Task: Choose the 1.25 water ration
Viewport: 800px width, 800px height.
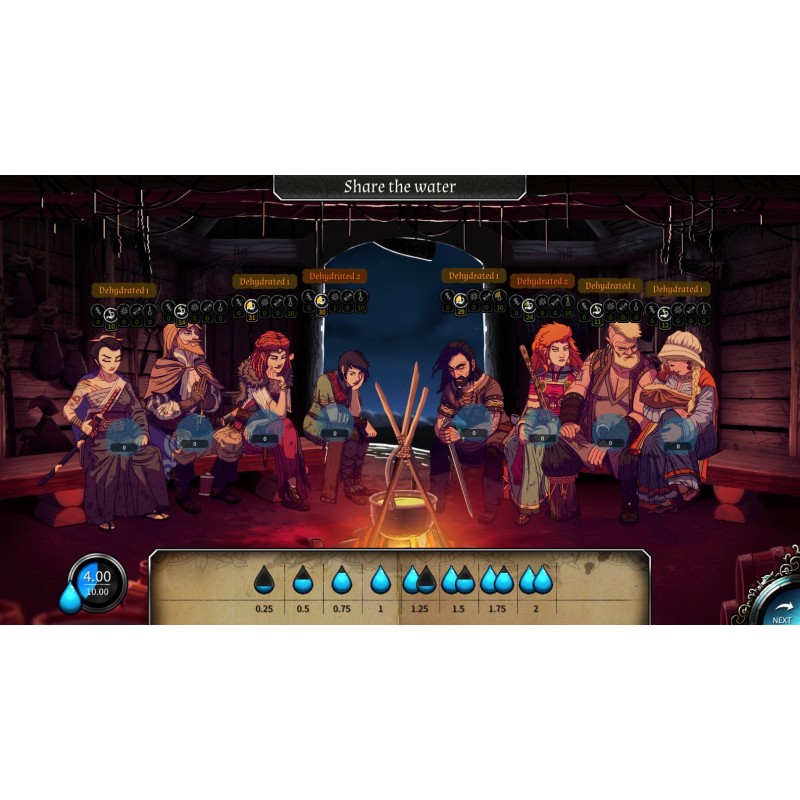Action: 419,579
